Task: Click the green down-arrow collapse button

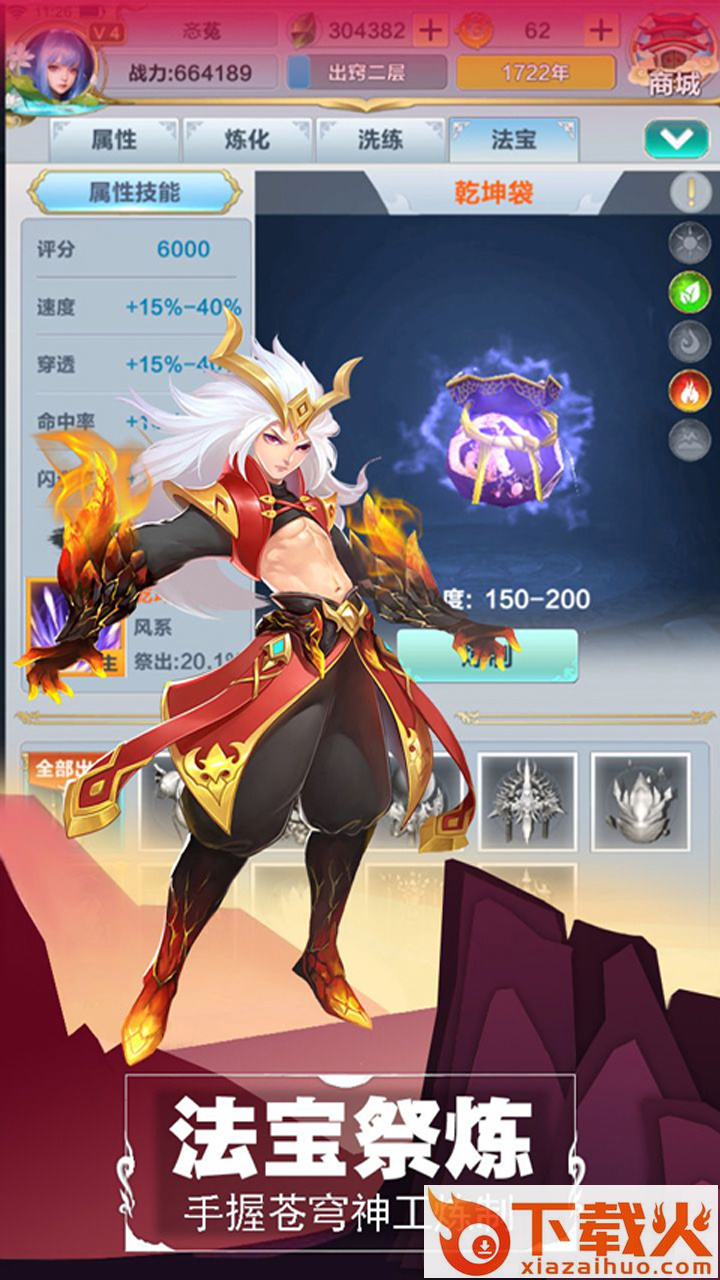Action: point(676,140)
